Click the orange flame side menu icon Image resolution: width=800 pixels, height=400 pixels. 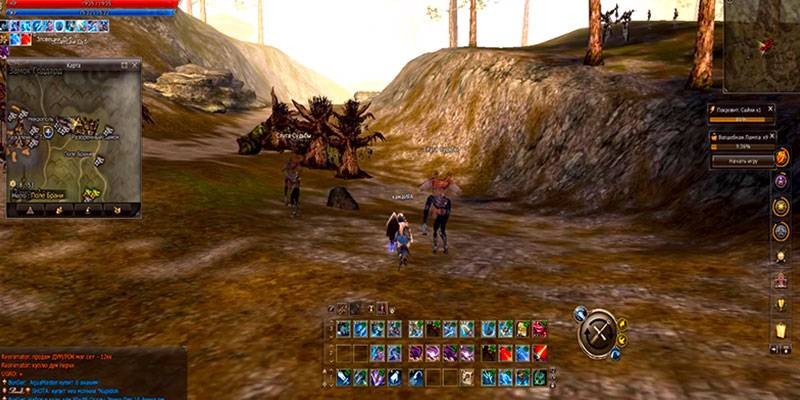coord(781,157)
